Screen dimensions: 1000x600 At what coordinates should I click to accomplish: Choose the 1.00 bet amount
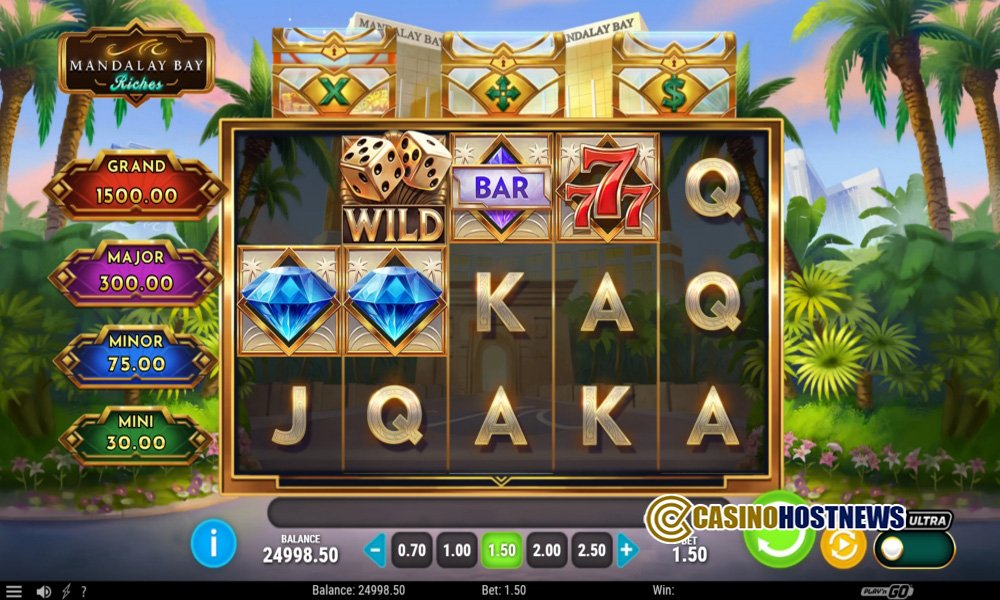(x=457, y=549)
